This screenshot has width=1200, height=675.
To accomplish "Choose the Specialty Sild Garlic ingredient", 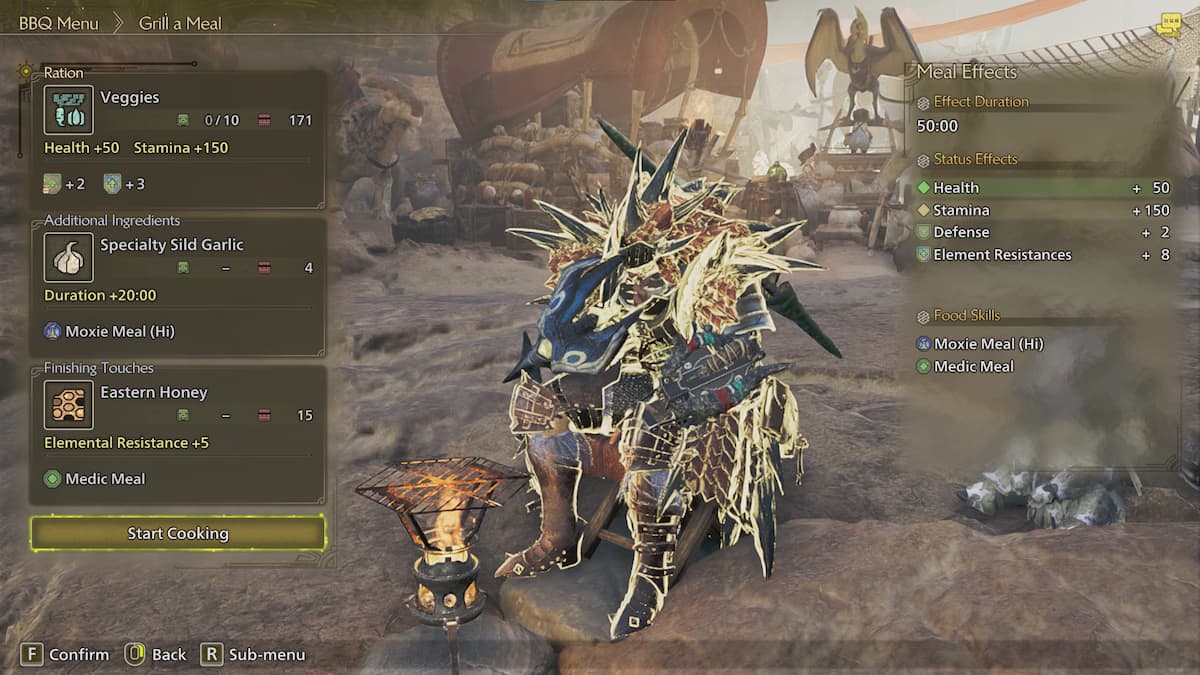I will click(x=178, y=257).
